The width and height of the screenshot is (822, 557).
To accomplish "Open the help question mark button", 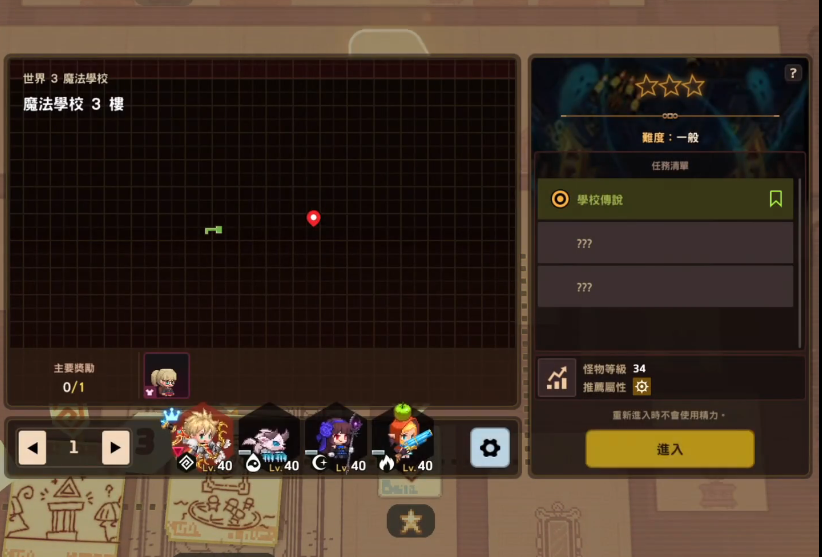I will tap(793, 73).
